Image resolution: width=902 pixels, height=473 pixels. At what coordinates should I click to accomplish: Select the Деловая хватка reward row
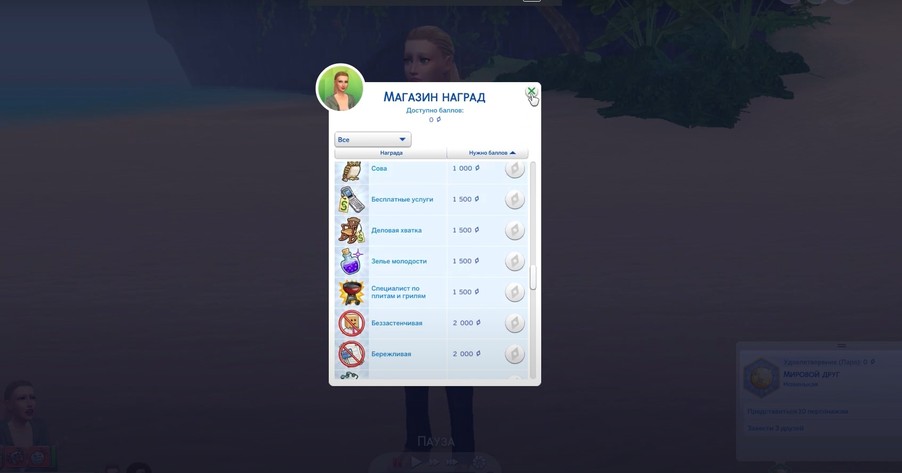pyautogui.click(x=397, y=231)
